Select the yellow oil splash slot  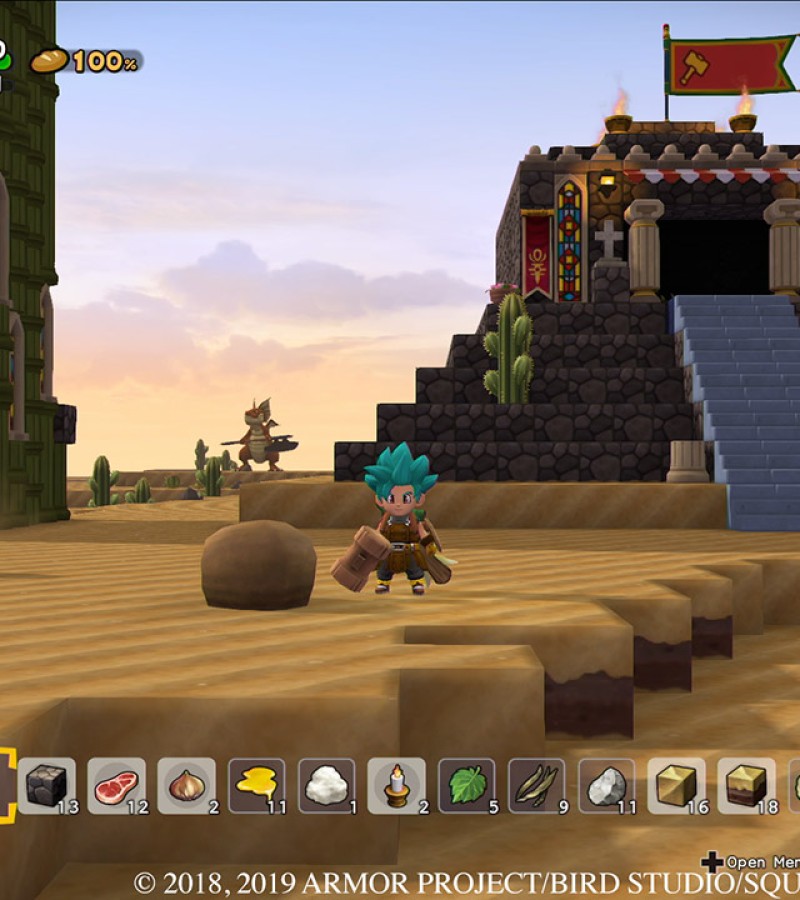point(256,786)
